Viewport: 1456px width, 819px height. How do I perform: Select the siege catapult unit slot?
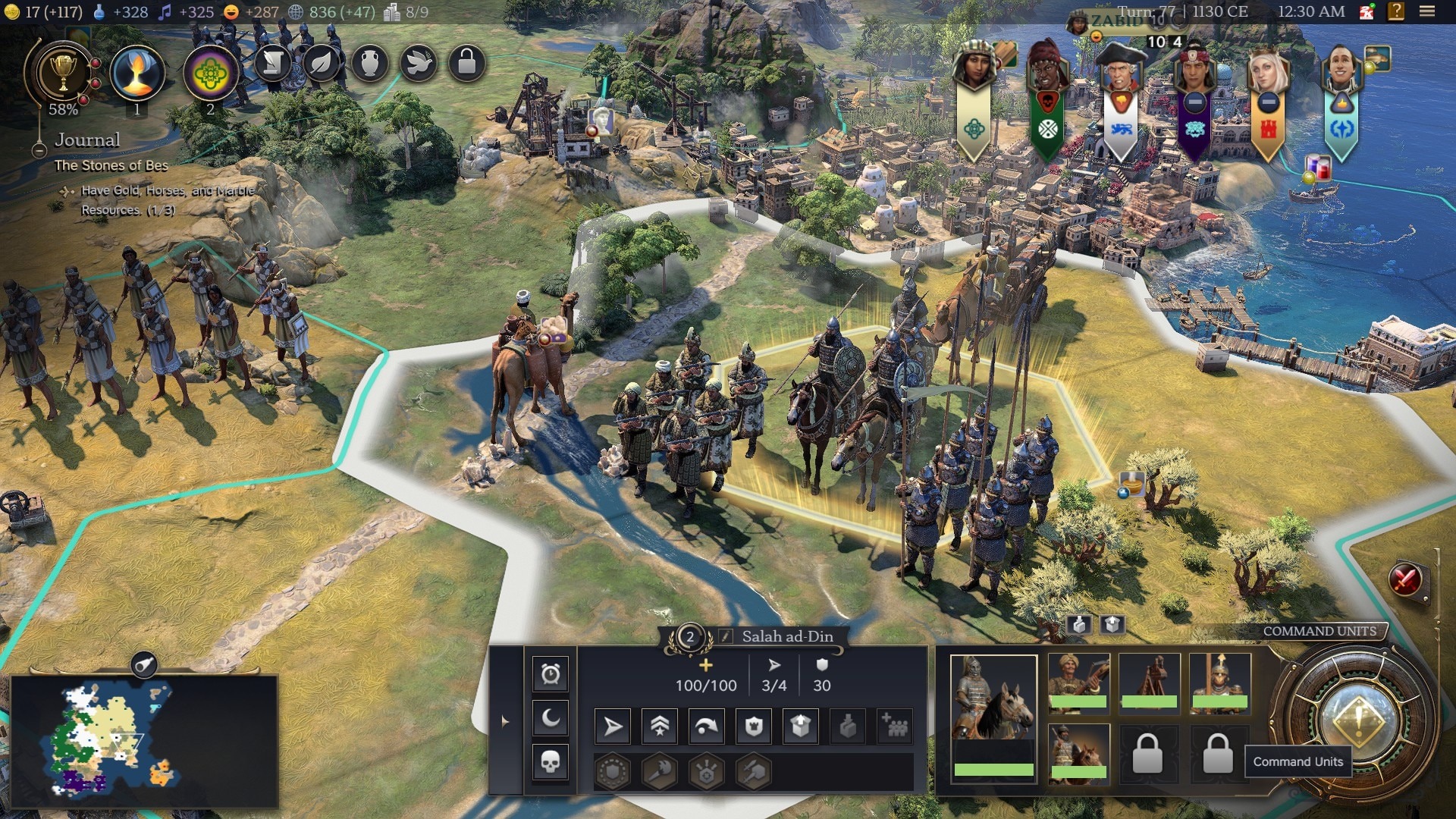pyautogui.click(x=1148, y=682)
